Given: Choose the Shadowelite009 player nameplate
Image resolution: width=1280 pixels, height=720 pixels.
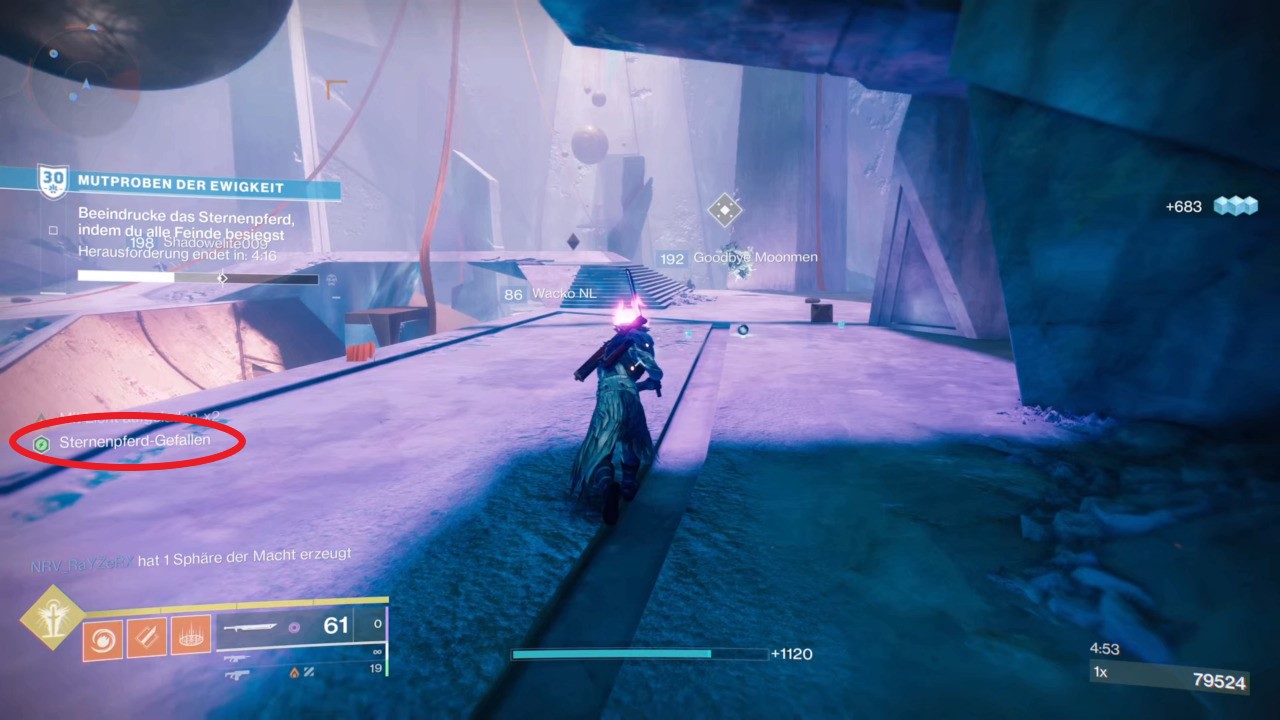Looking at the screenshot, I should tap(213, 242).
